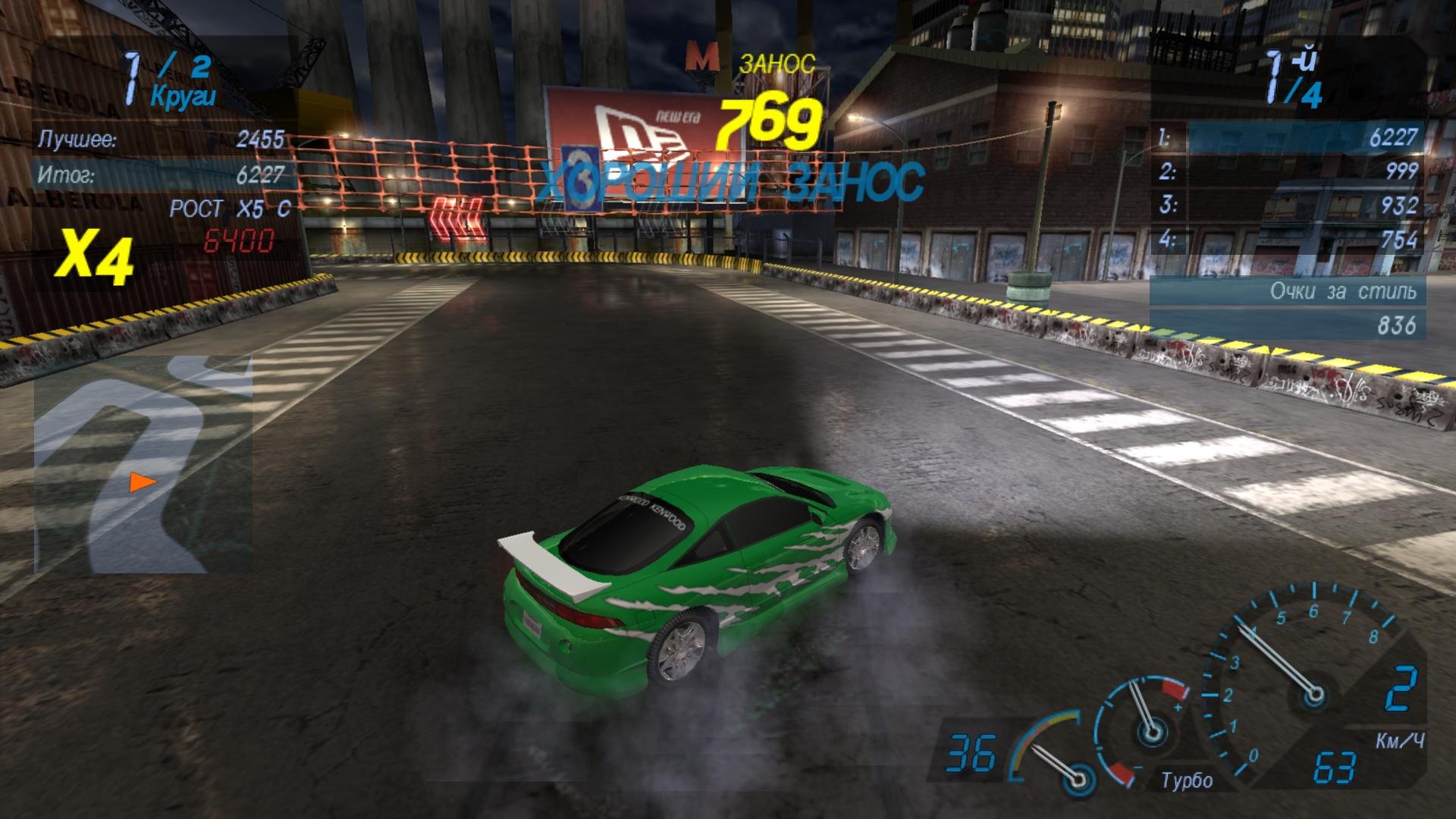The width and height of the screenshot is (1456, 819).
Task: Select the orange player arrow on the minimap
Action: (142, 482)
